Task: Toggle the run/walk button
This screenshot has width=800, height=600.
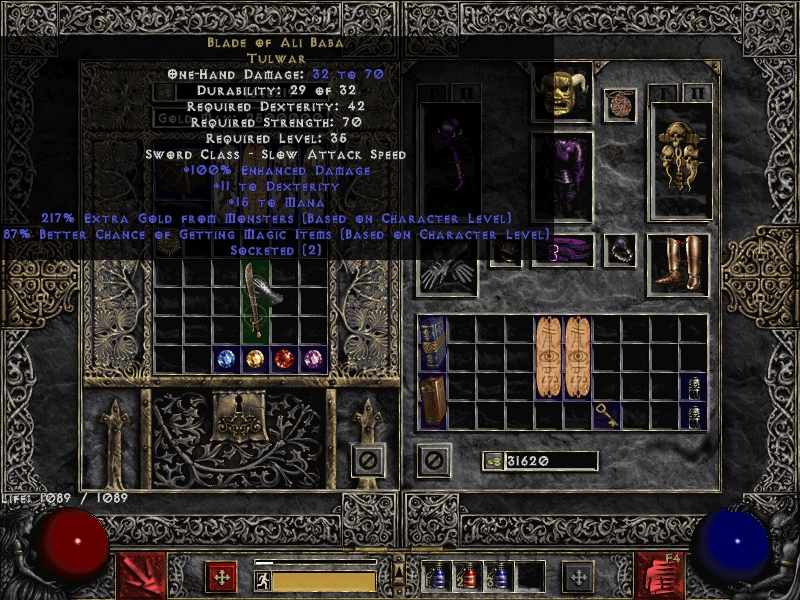Action: pos(262,580)
